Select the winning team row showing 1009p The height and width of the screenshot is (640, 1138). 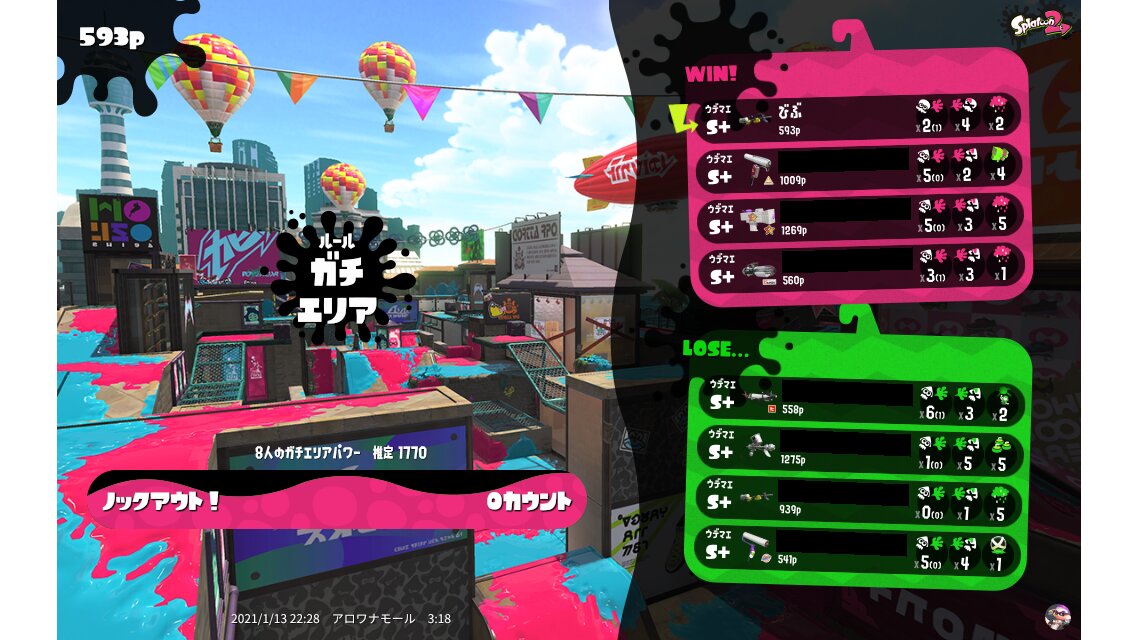click(858, 167)
